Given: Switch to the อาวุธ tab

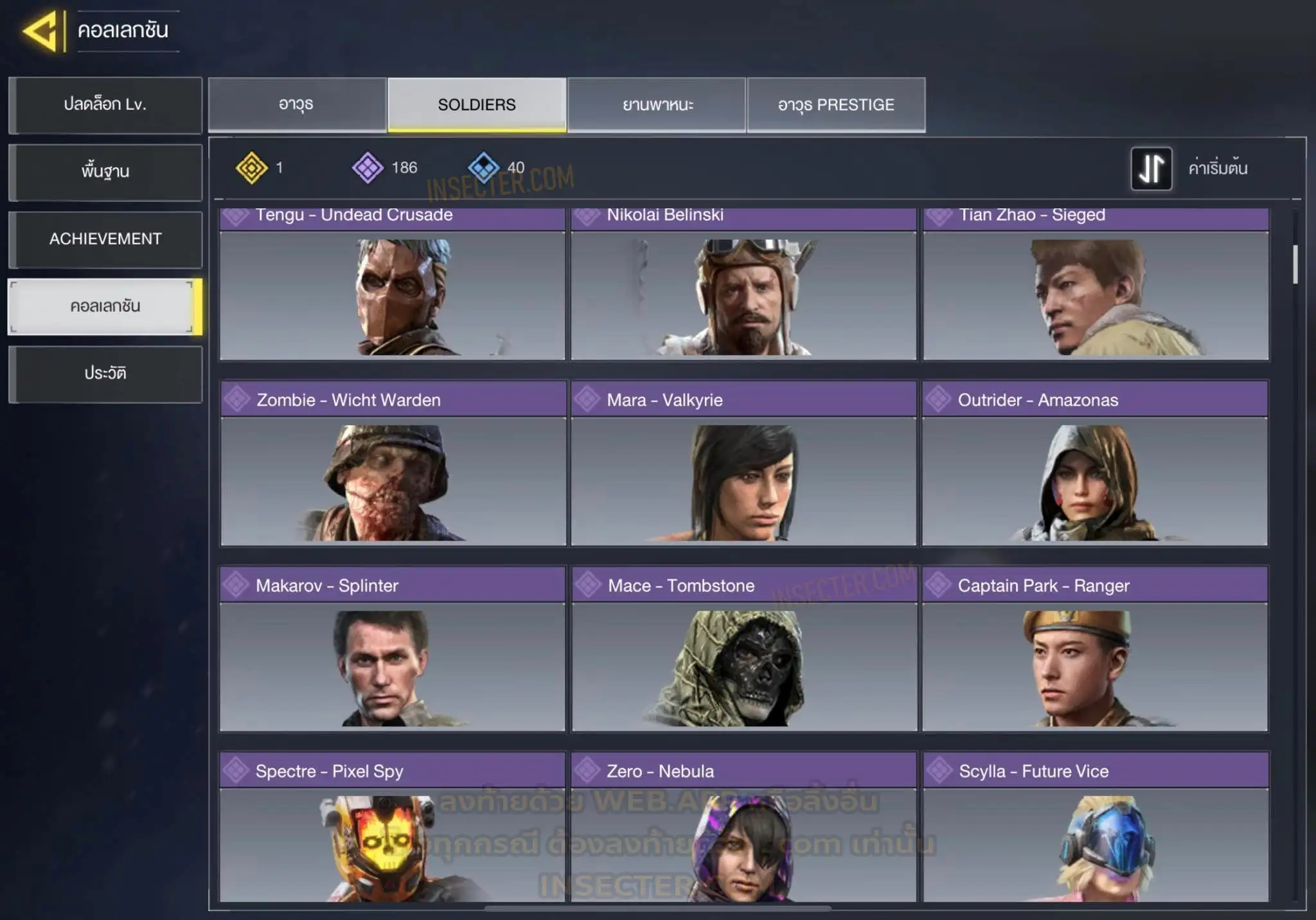Looking at the screenshot, I should (x=297, y=105).
